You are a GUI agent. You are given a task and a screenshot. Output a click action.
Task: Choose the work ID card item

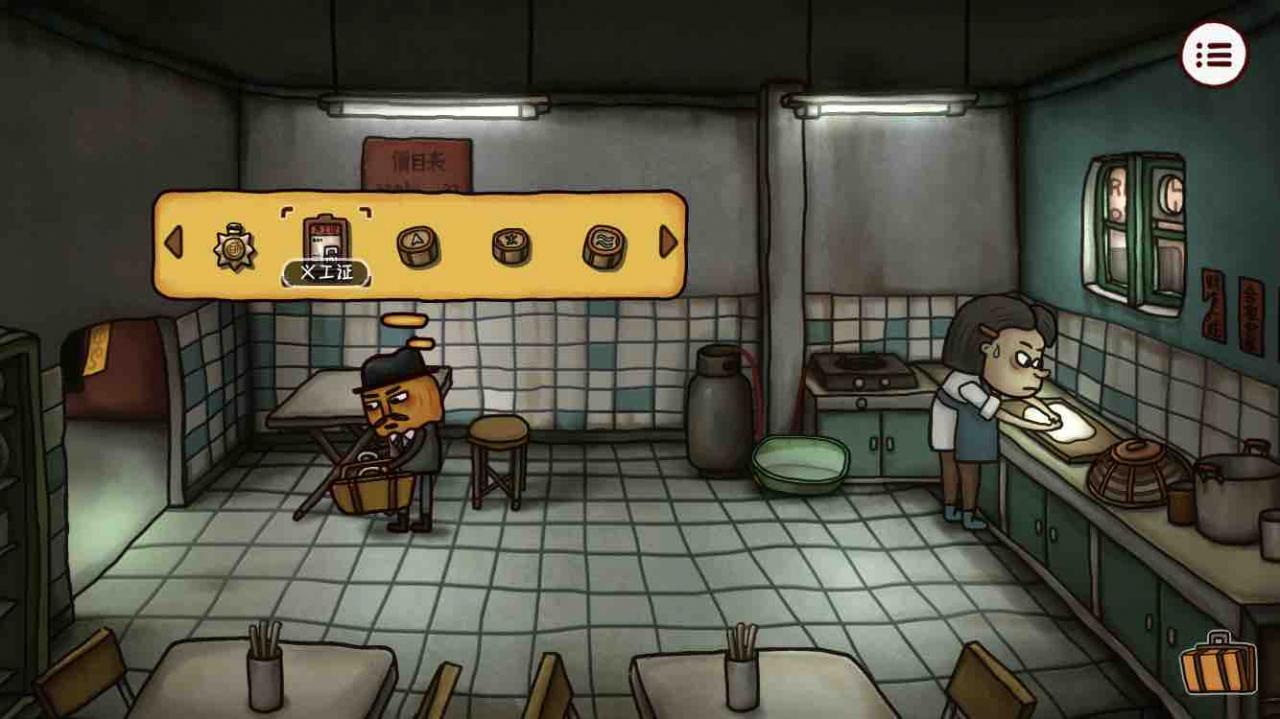pyautogui.click(x=325, y=240)
